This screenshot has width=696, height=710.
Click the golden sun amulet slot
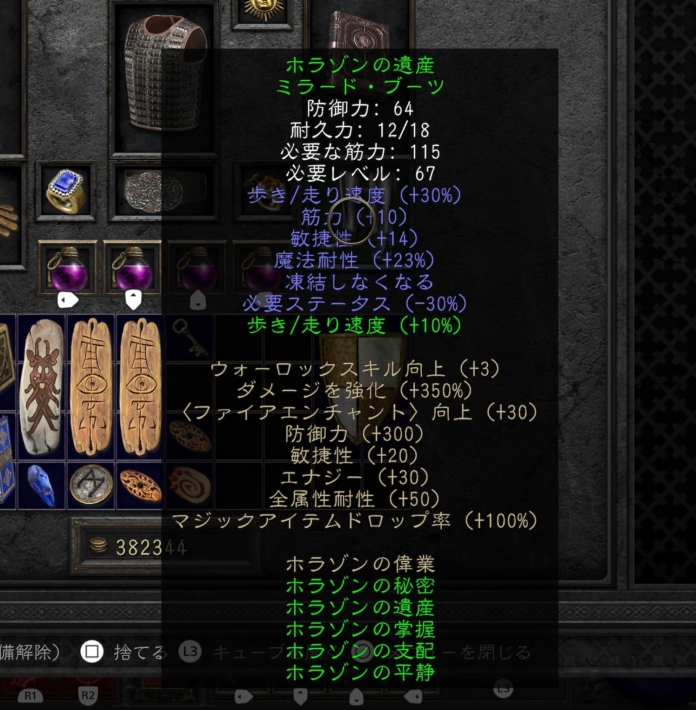coord(263,11)
